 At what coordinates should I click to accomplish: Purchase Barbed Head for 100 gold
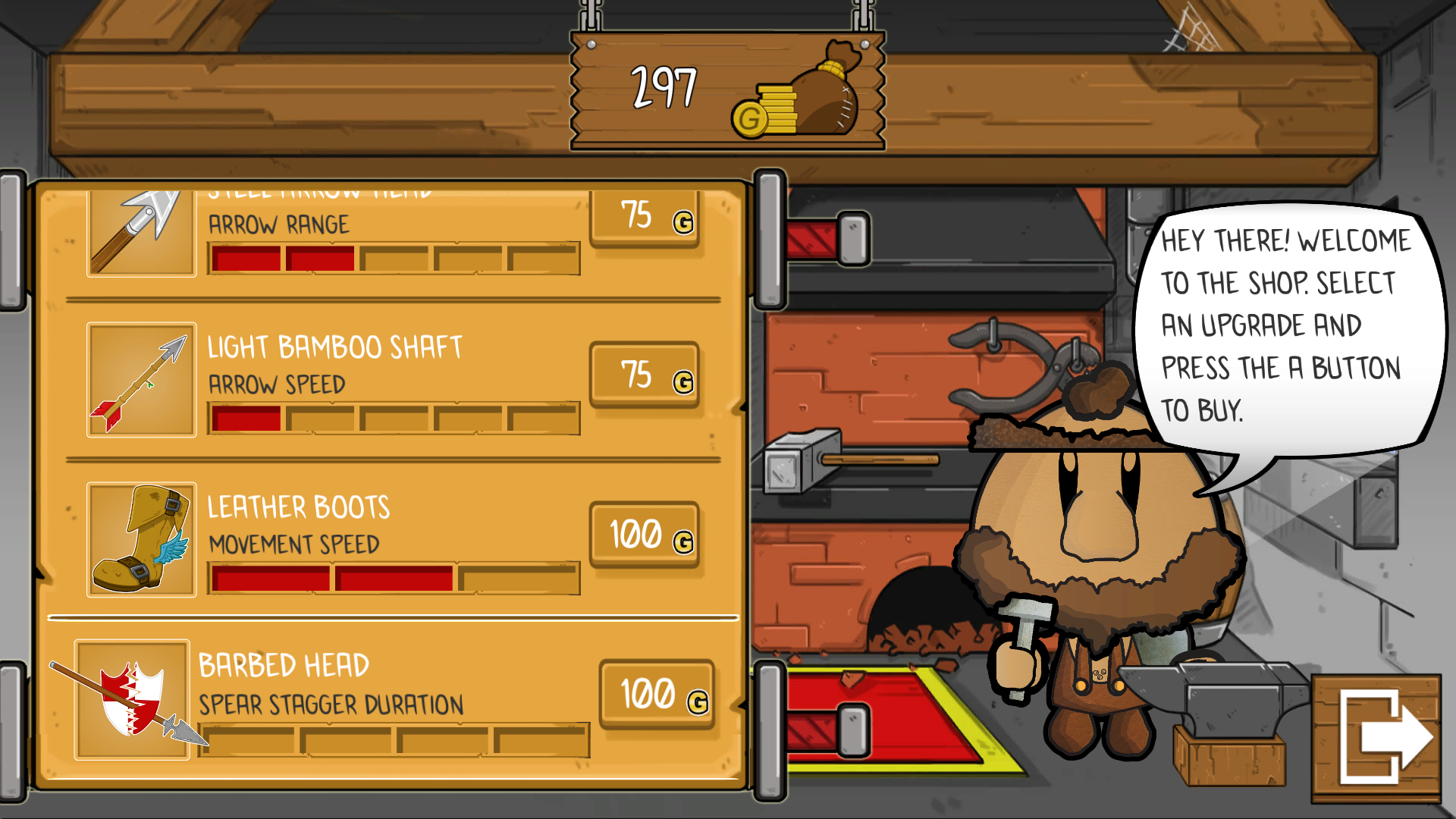coord(657,694)
